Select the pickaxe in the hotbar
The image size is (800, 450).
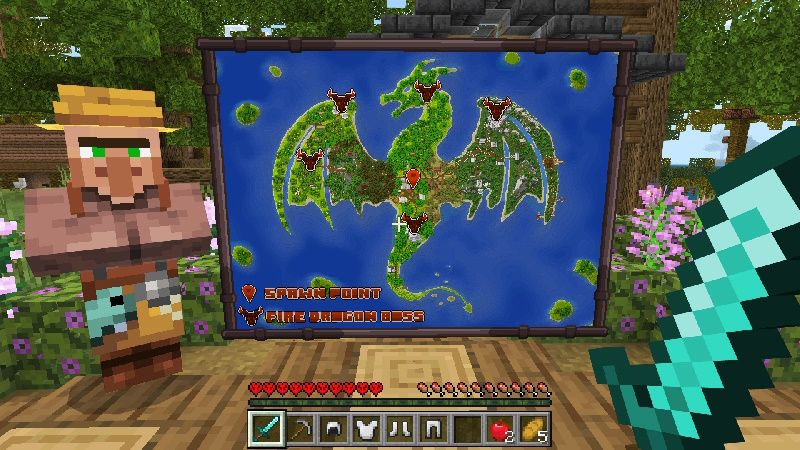299,428
